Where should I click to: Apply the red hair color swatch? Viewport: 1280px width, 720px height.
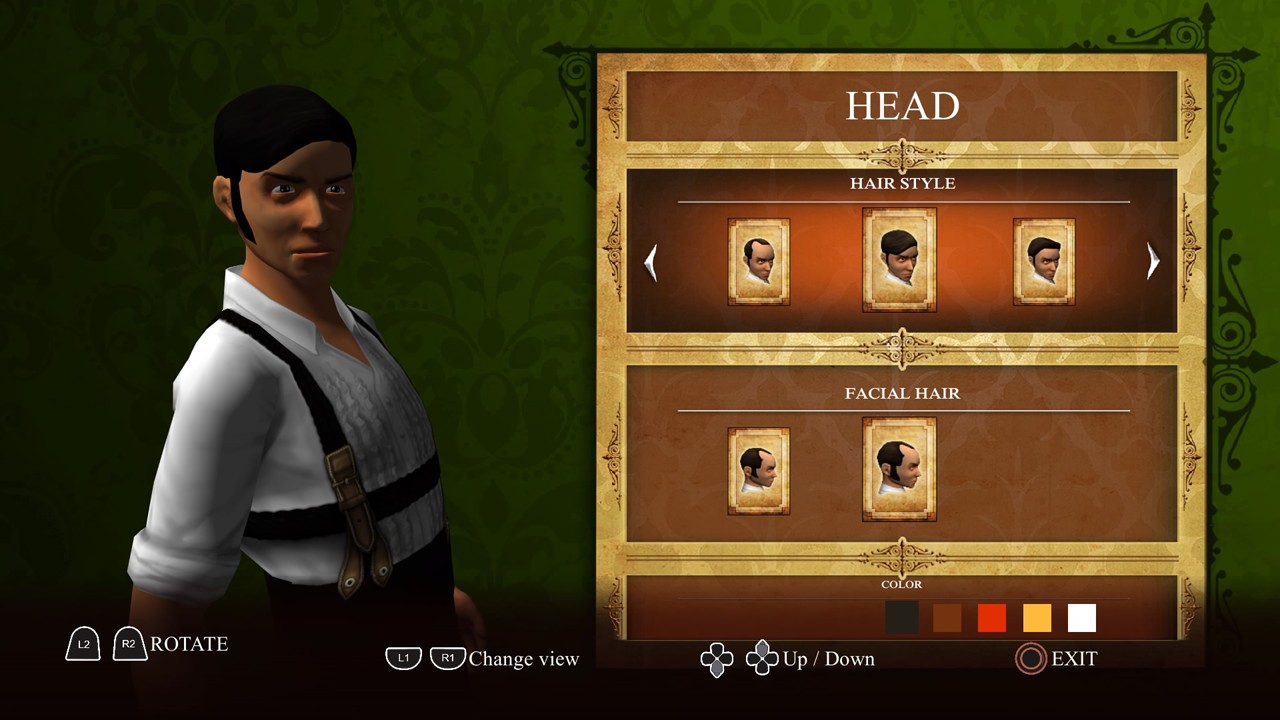coord(991,618)
